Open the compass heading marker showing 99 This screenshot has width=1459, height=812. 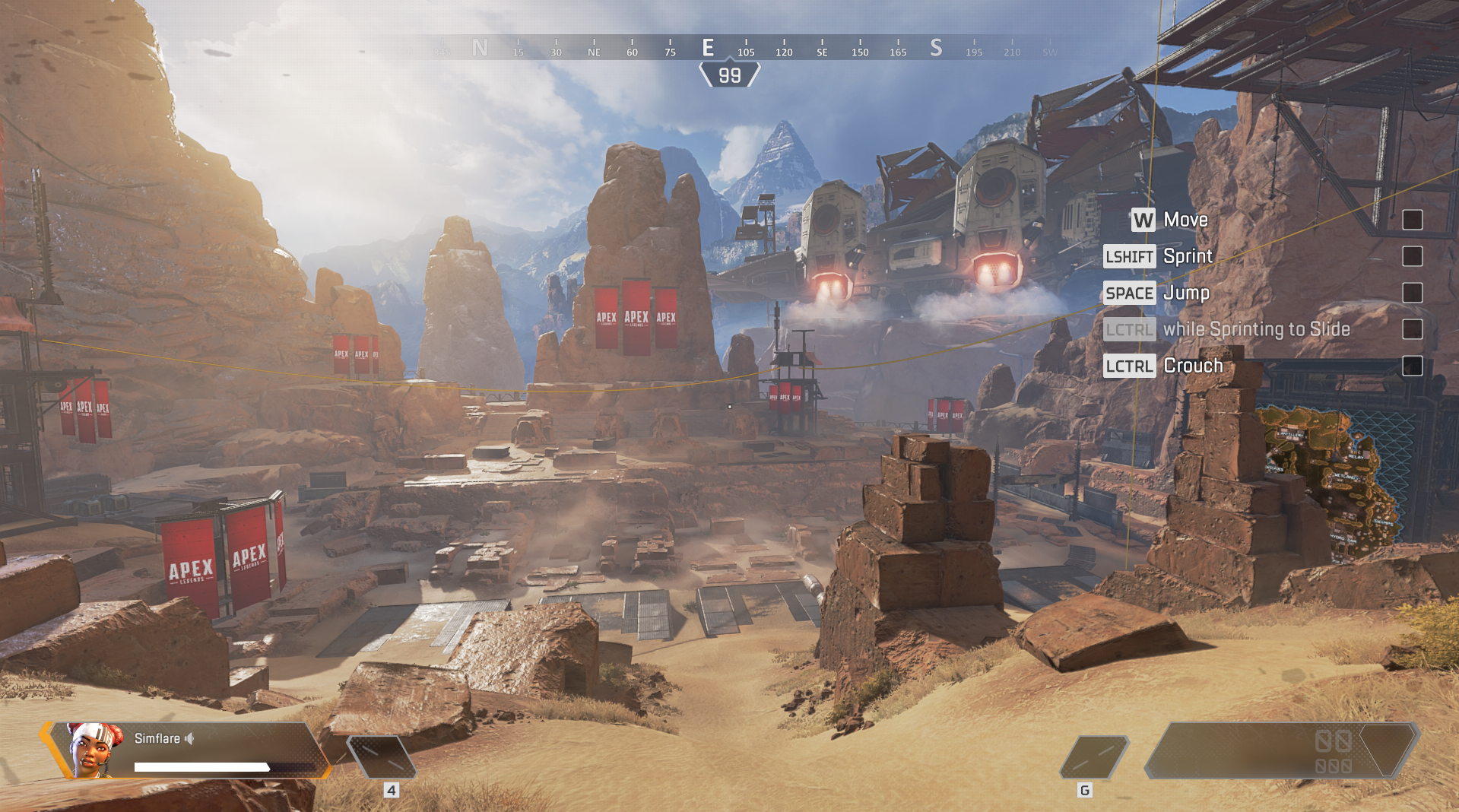(729, 75)
